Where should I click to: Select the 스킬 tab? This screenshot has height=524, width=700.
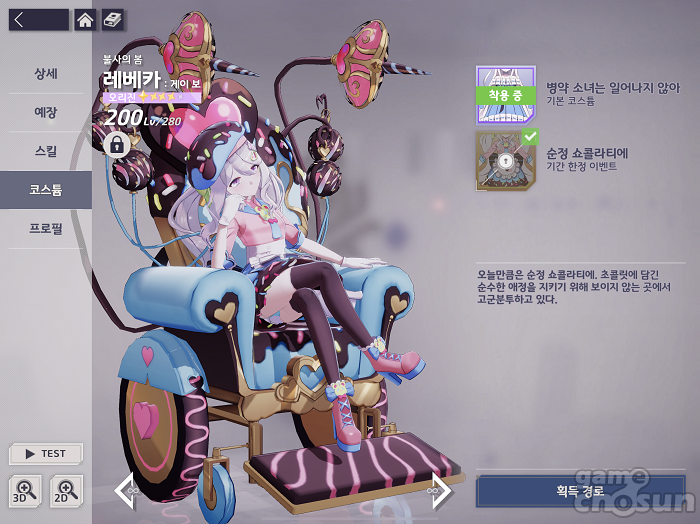(46, 151)
